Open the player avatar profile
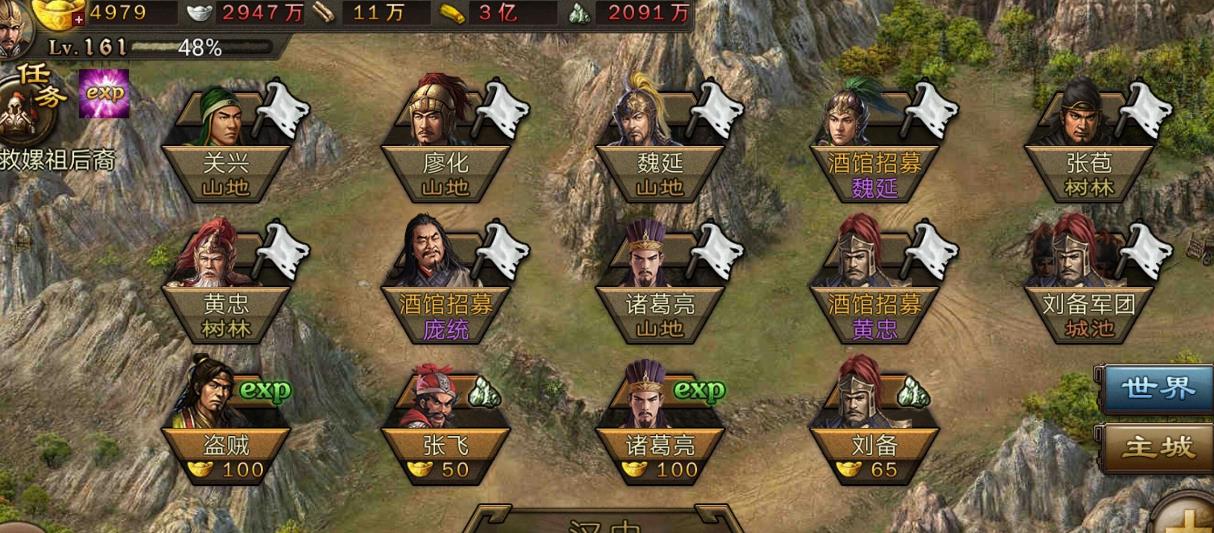The image size is (1214, 533). click(x=14, y=28)
